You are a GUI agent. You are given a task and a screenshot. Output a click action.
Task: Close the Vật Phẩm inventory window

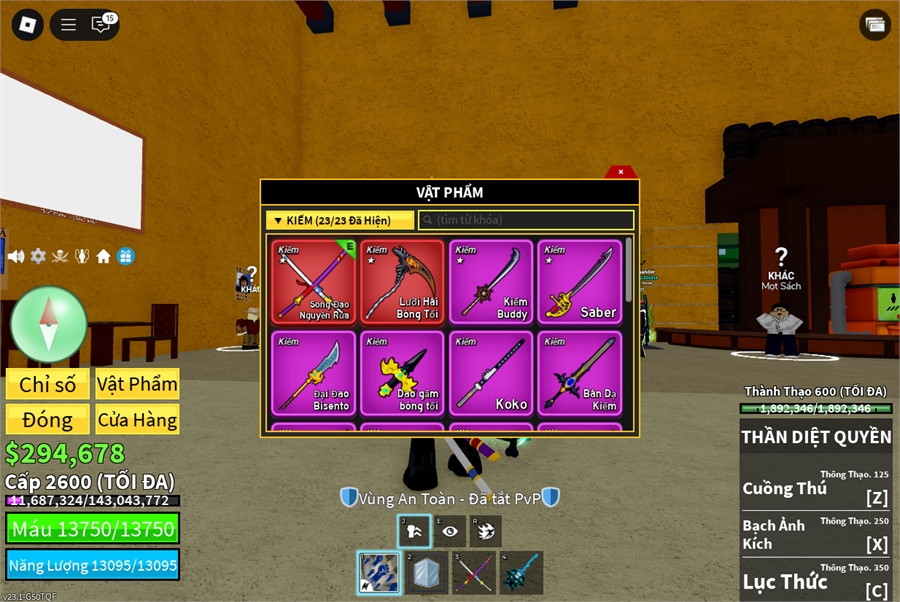[x=621, y=172]
